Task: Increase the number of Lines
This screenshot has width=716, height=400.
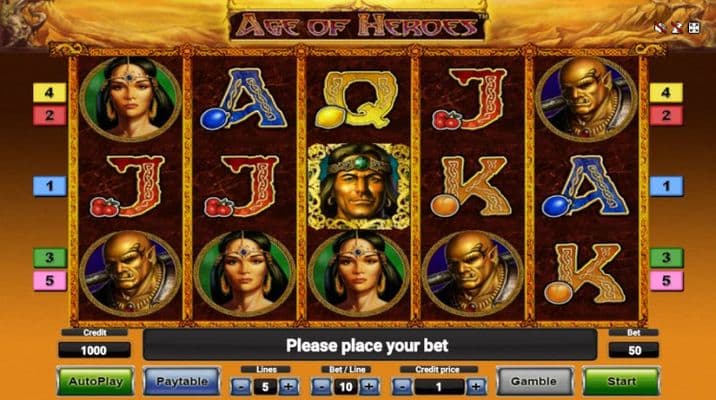Action: point(288,386)
